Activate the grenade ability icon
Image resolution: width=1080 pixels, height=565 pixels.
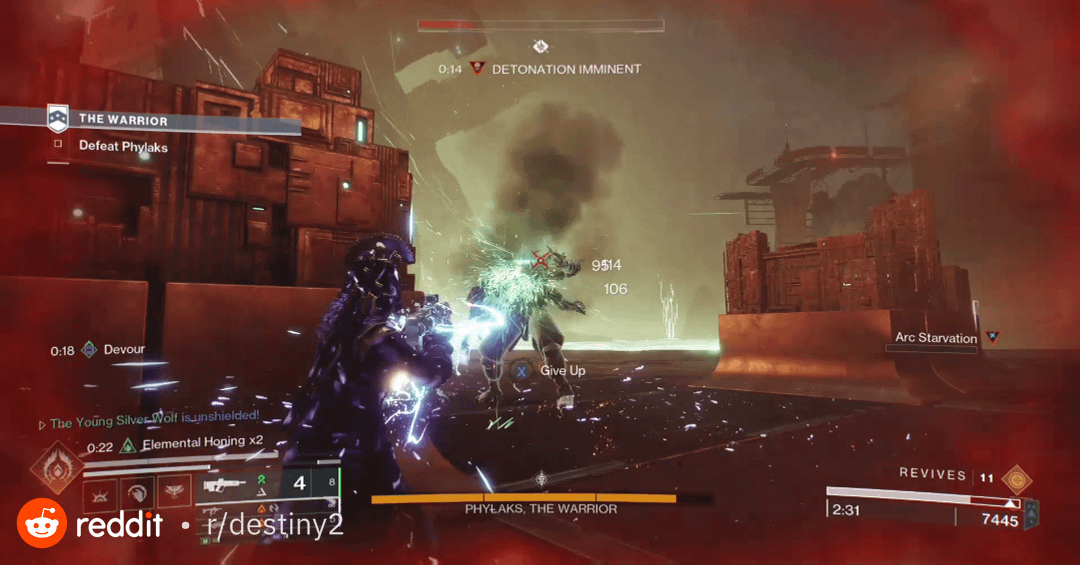click(99, 492)
